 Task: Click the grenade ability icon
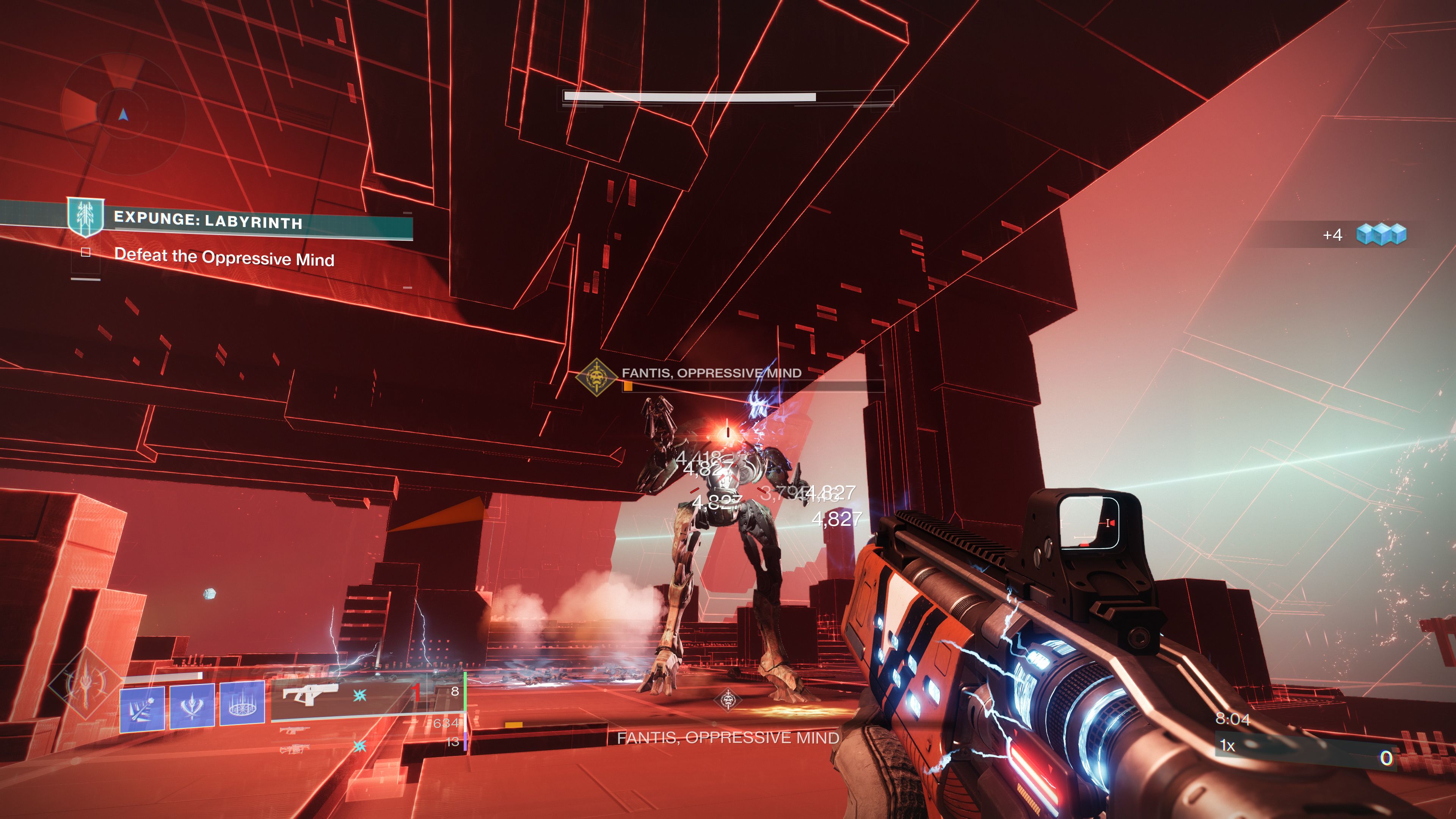click(x=143, y=707)
